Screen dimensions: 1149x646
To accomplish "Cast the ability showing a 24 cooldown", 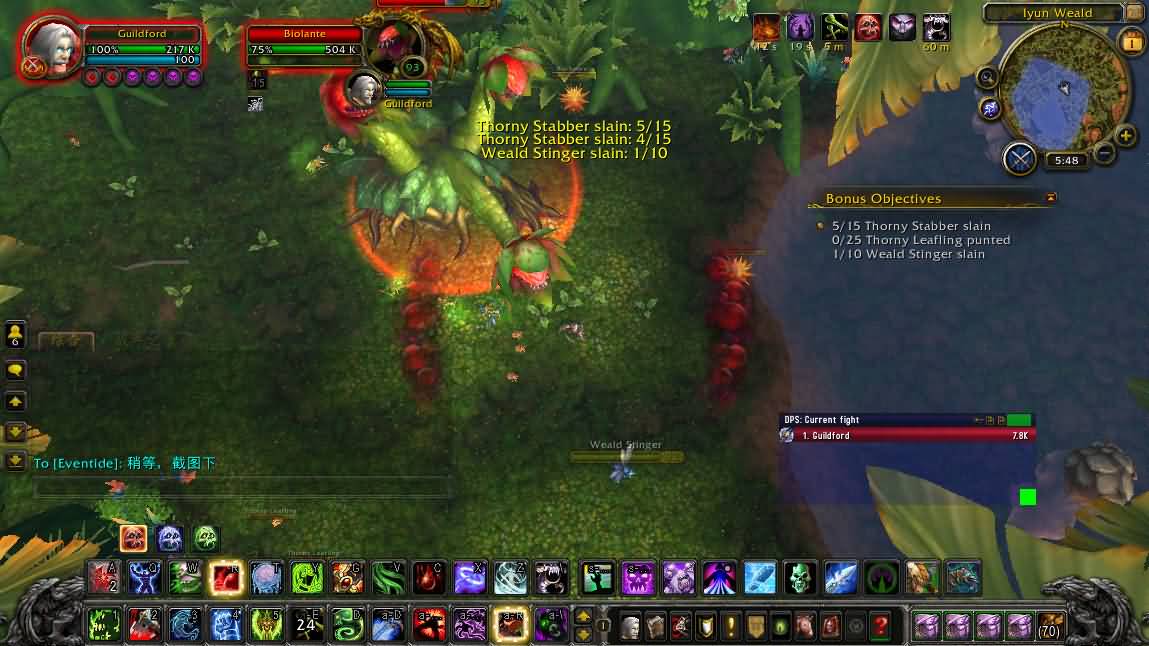I will (x=306, y=625).
